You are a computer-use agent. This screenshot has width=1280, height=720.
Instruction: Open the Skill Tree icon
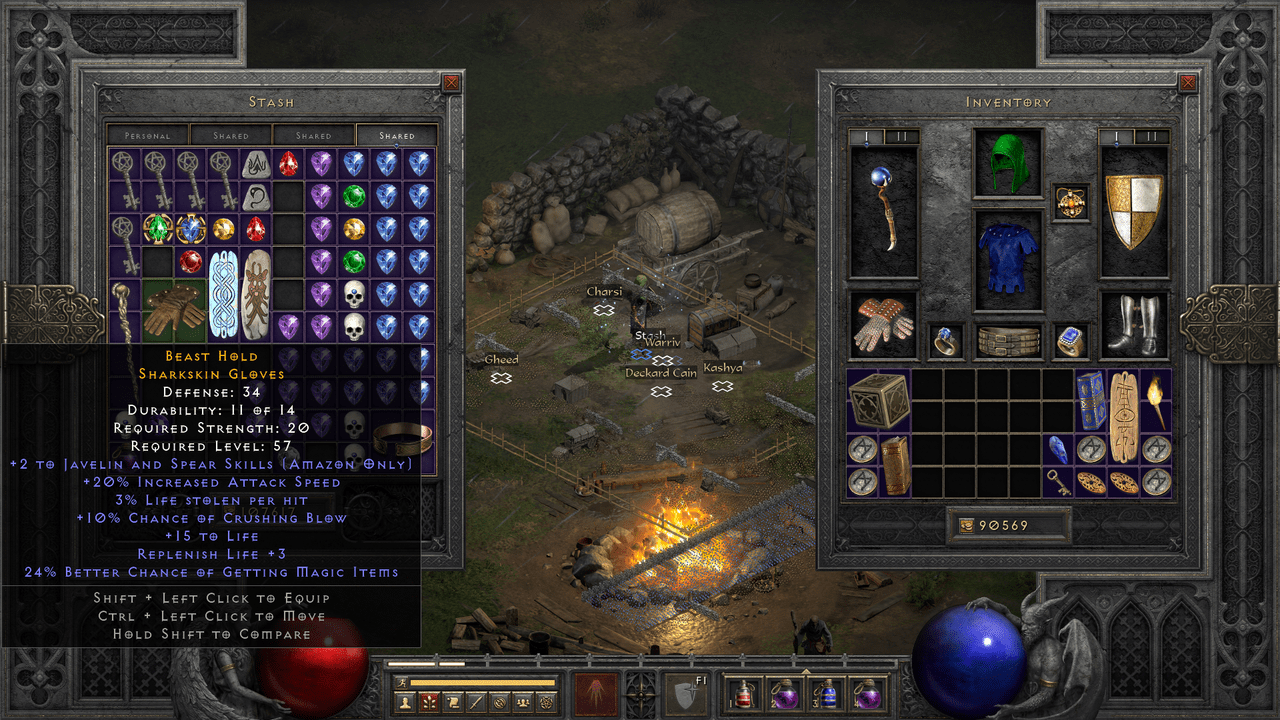coord(429,701)
